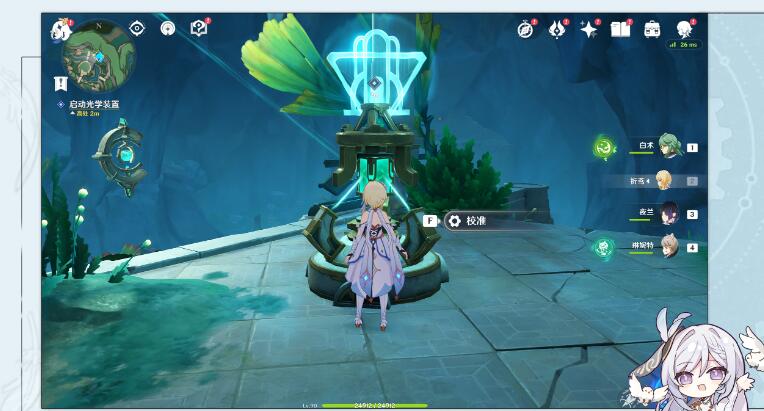Open the compass events icon
The image size is (764, 411).
tap(526, 29)
